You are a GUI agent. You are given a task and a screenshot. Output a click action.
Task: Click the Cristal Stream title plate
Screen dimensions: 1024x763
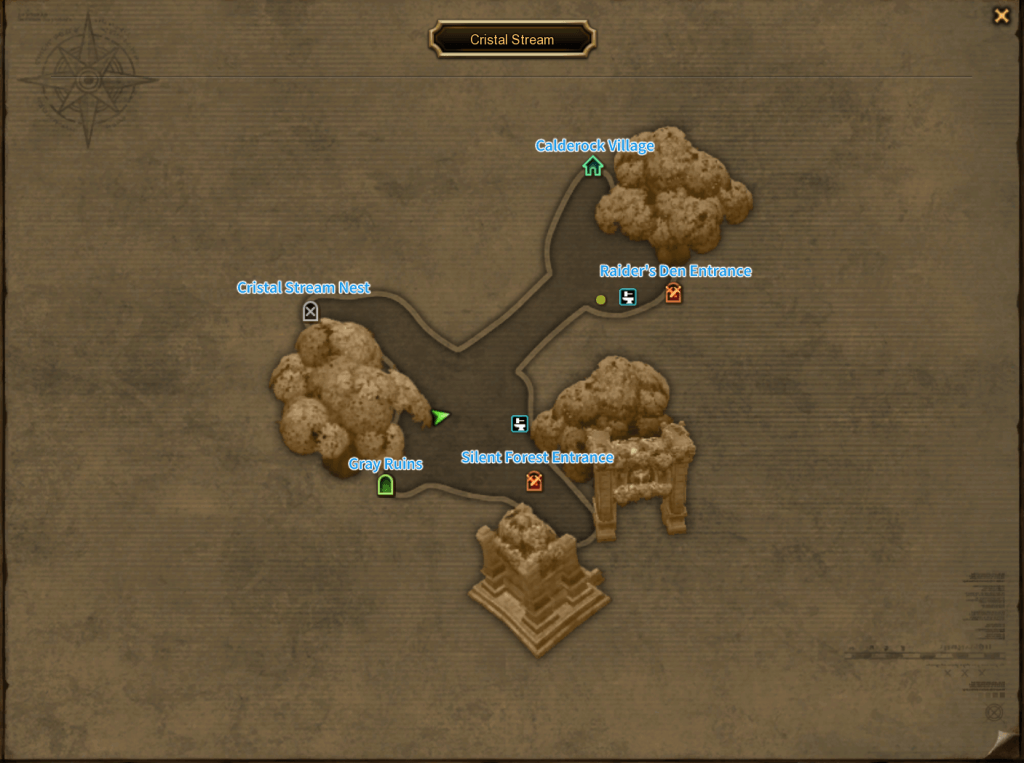point(512,40)
